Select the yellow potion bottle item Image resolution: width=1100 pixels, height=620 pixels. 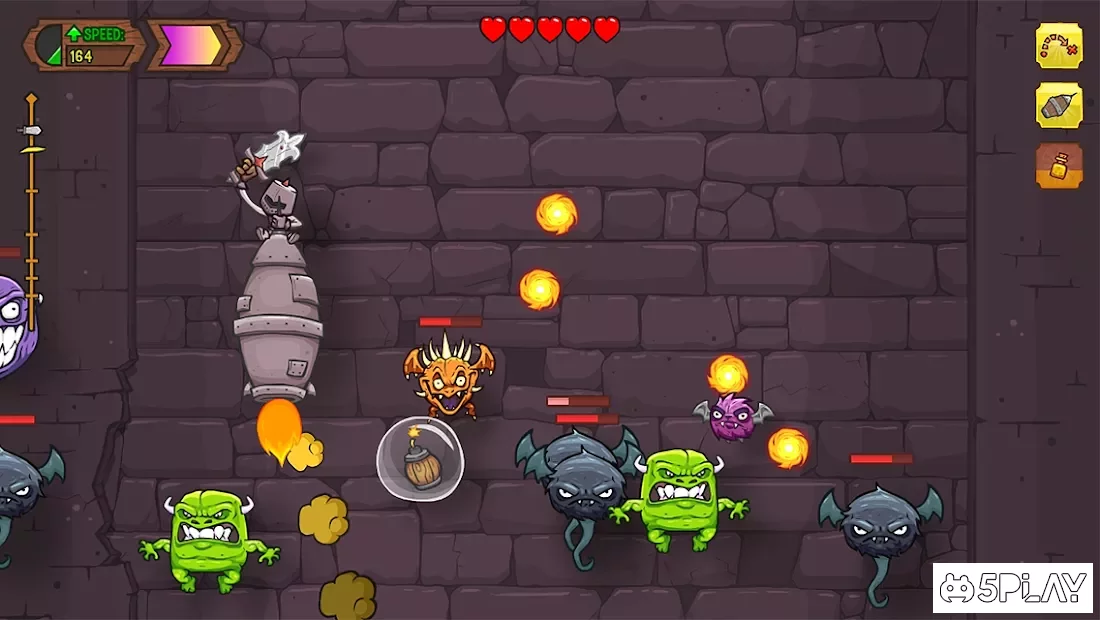1059,166
